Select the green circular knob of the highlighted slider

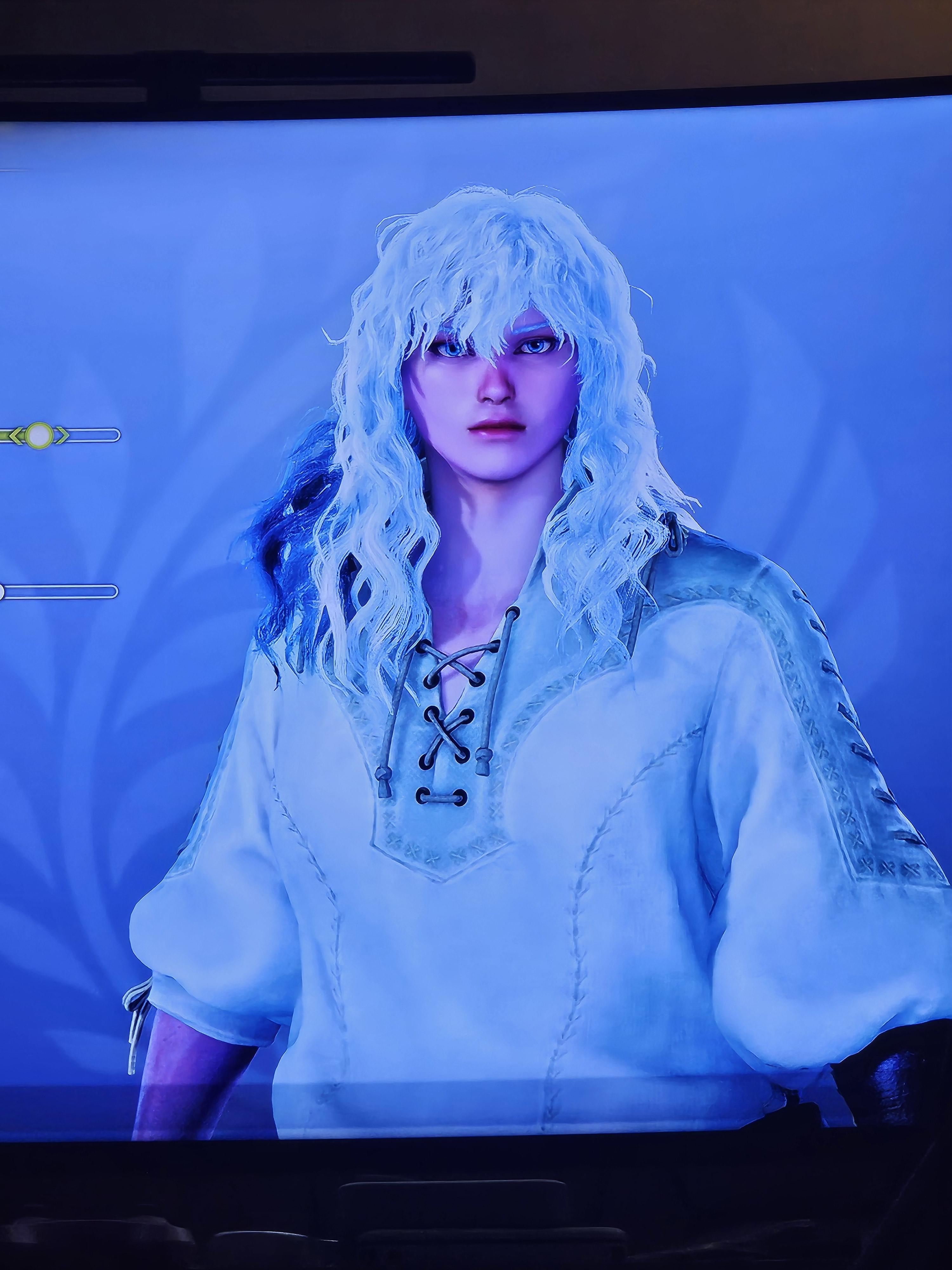click(38, 435)
